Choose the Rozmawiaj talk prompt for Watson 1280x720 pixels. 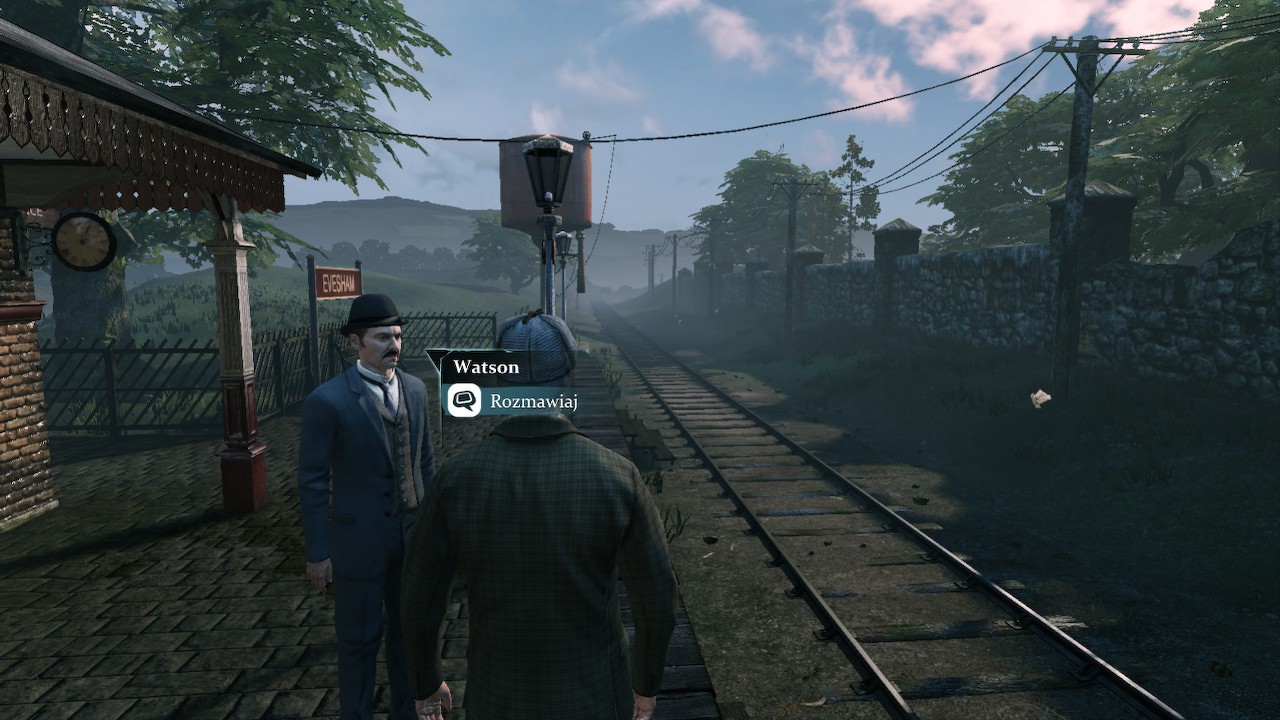point(511,401)
